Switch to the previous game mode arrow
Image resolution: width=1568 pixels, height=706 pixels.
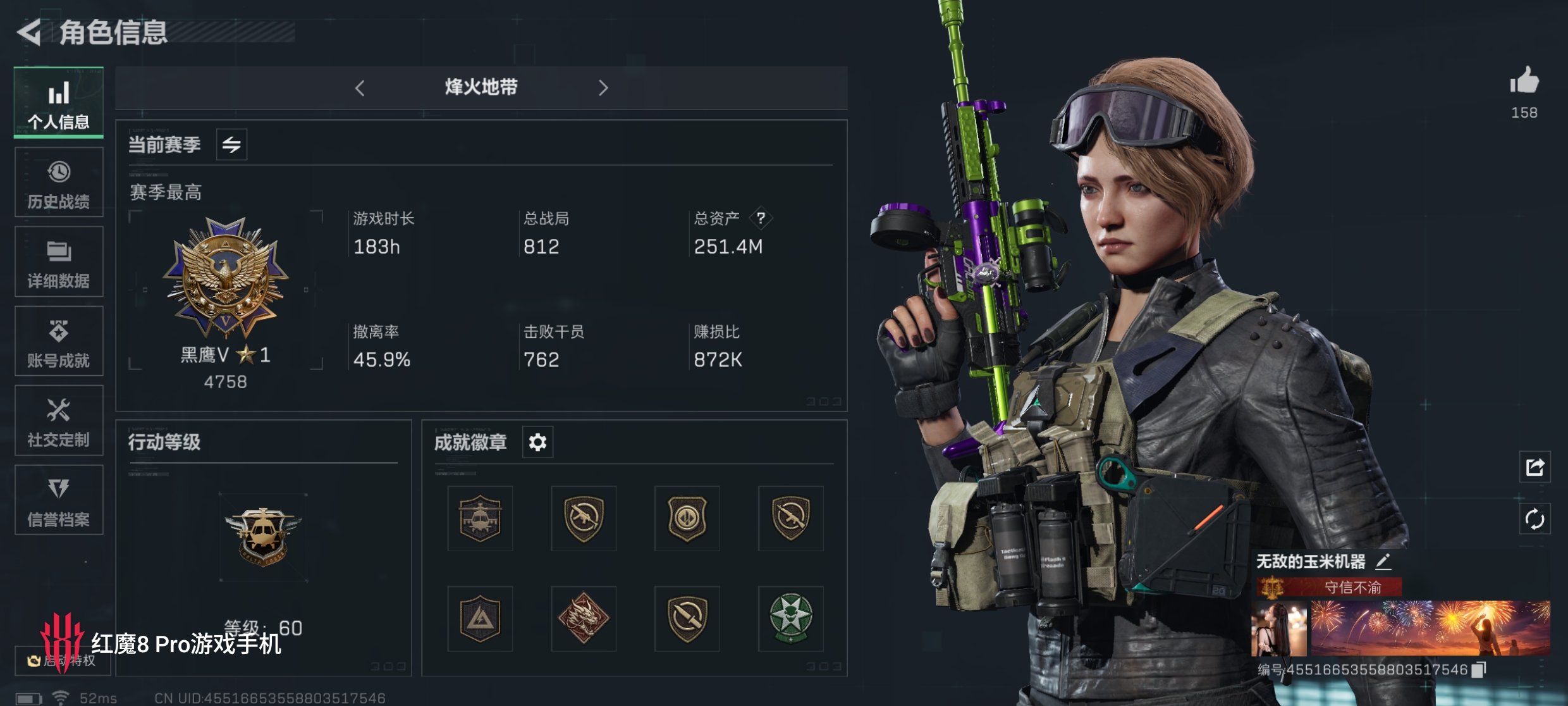point(360,88)
